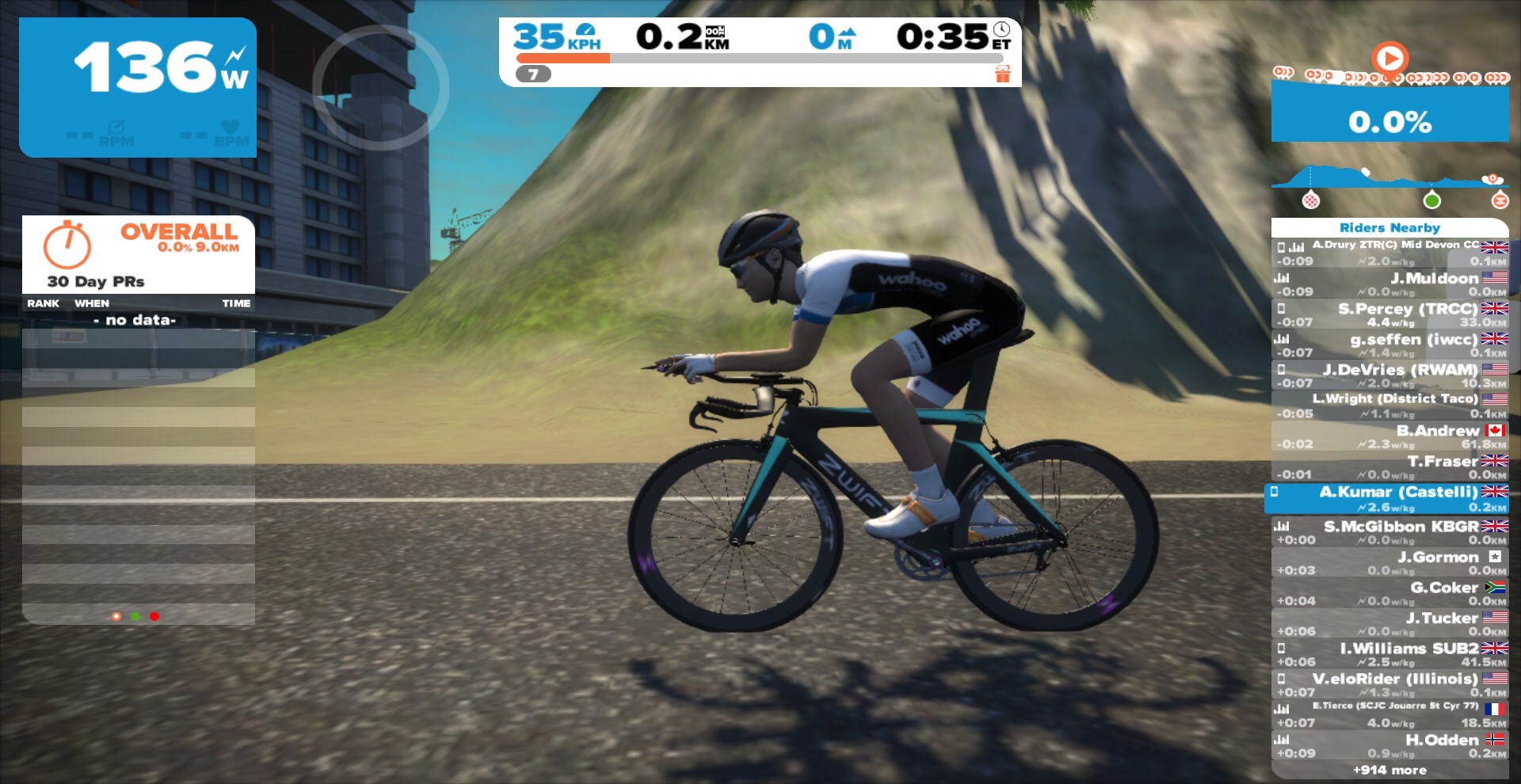Select J.DeVries (RWAM) rider row
The height and width of the screenshot is (784, 1521).
(1390, 375)
